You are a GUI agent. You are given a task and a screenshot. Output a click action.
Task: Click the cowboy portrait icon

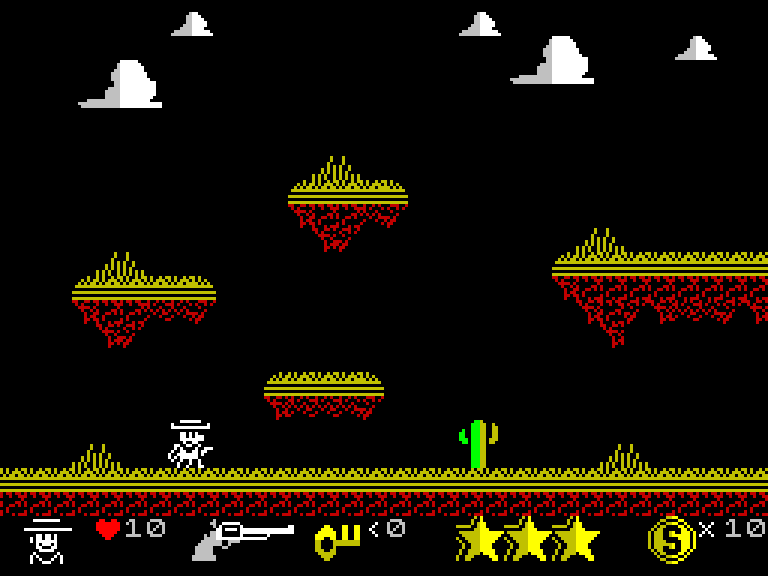click(46, 541)
